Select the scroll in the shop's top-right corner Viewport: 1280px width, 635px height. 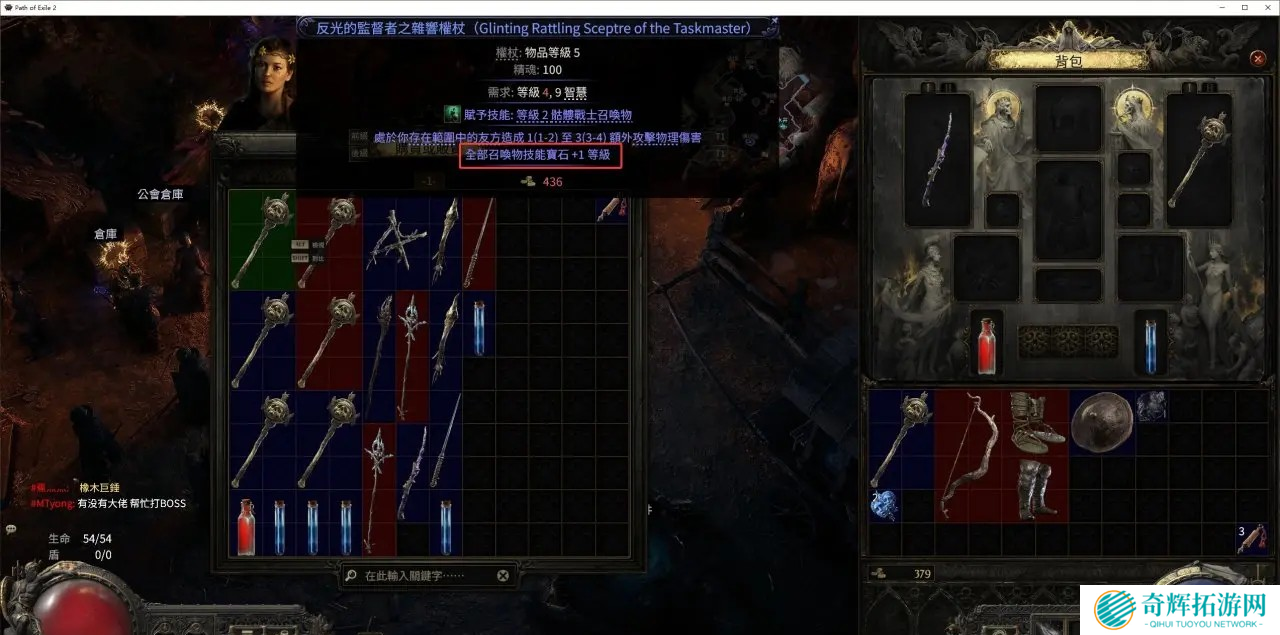[606, 209]
